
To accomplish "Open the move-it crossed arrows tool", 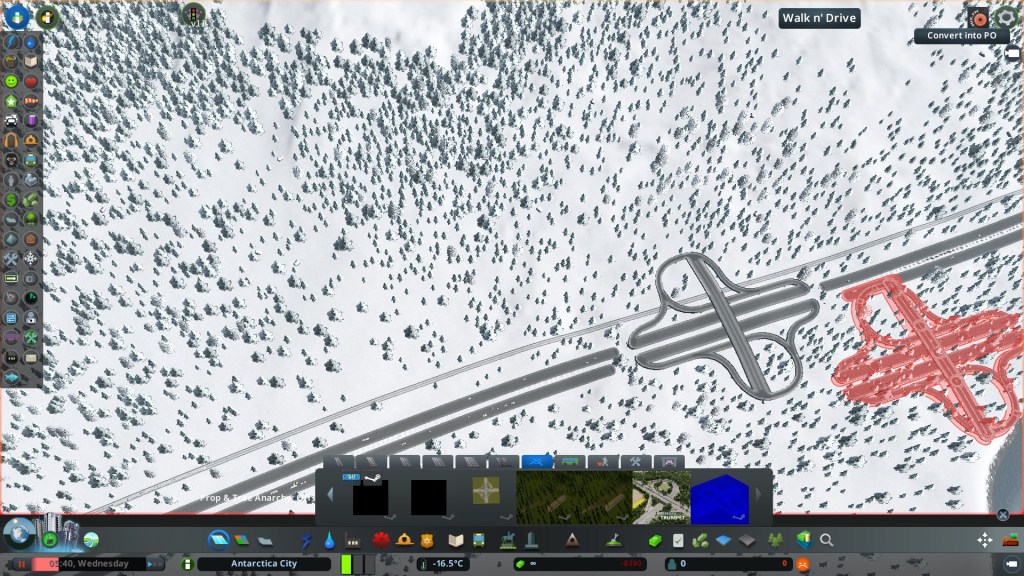I will [x=984, y=540].
